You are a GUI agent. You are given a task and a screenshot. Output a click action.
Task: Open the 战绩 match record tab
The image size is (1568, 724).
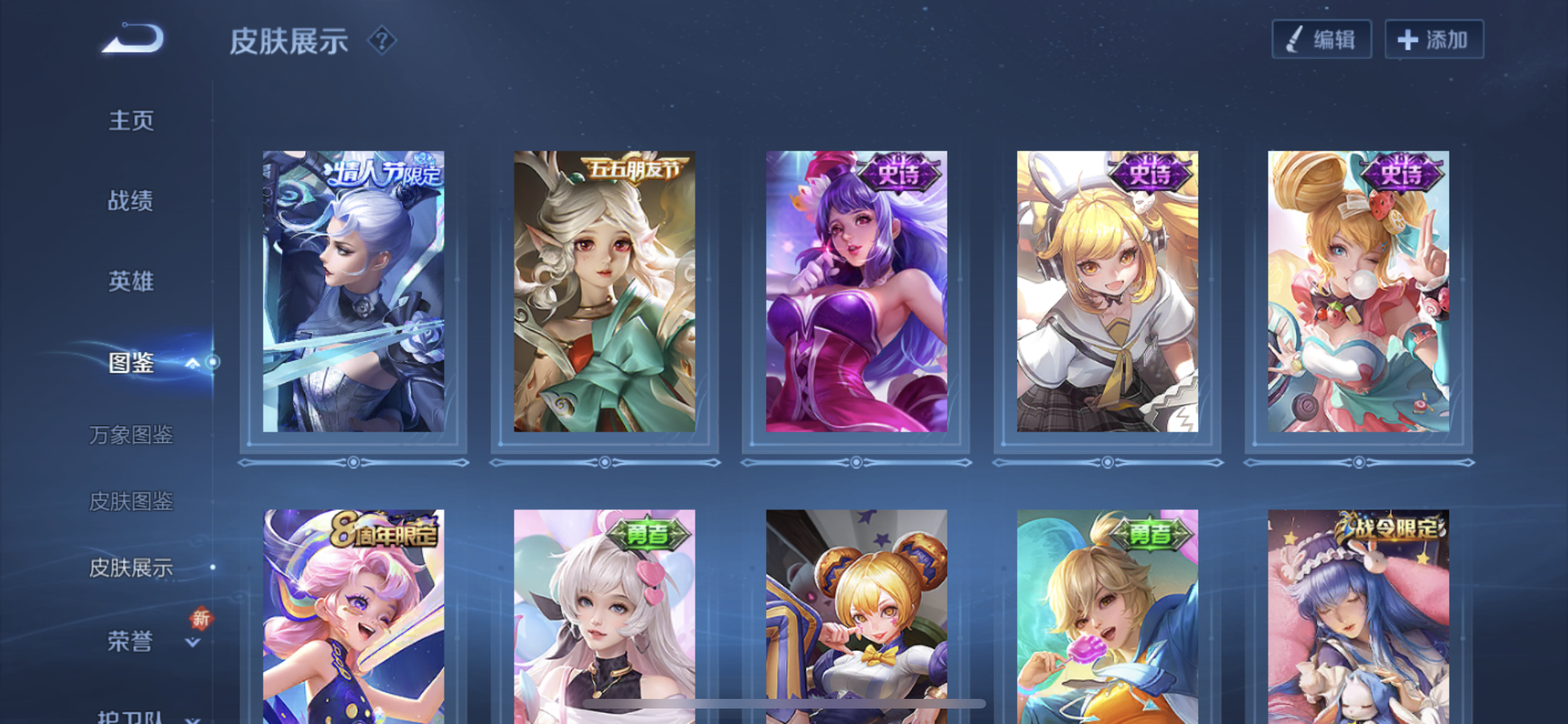pos(131,201)
